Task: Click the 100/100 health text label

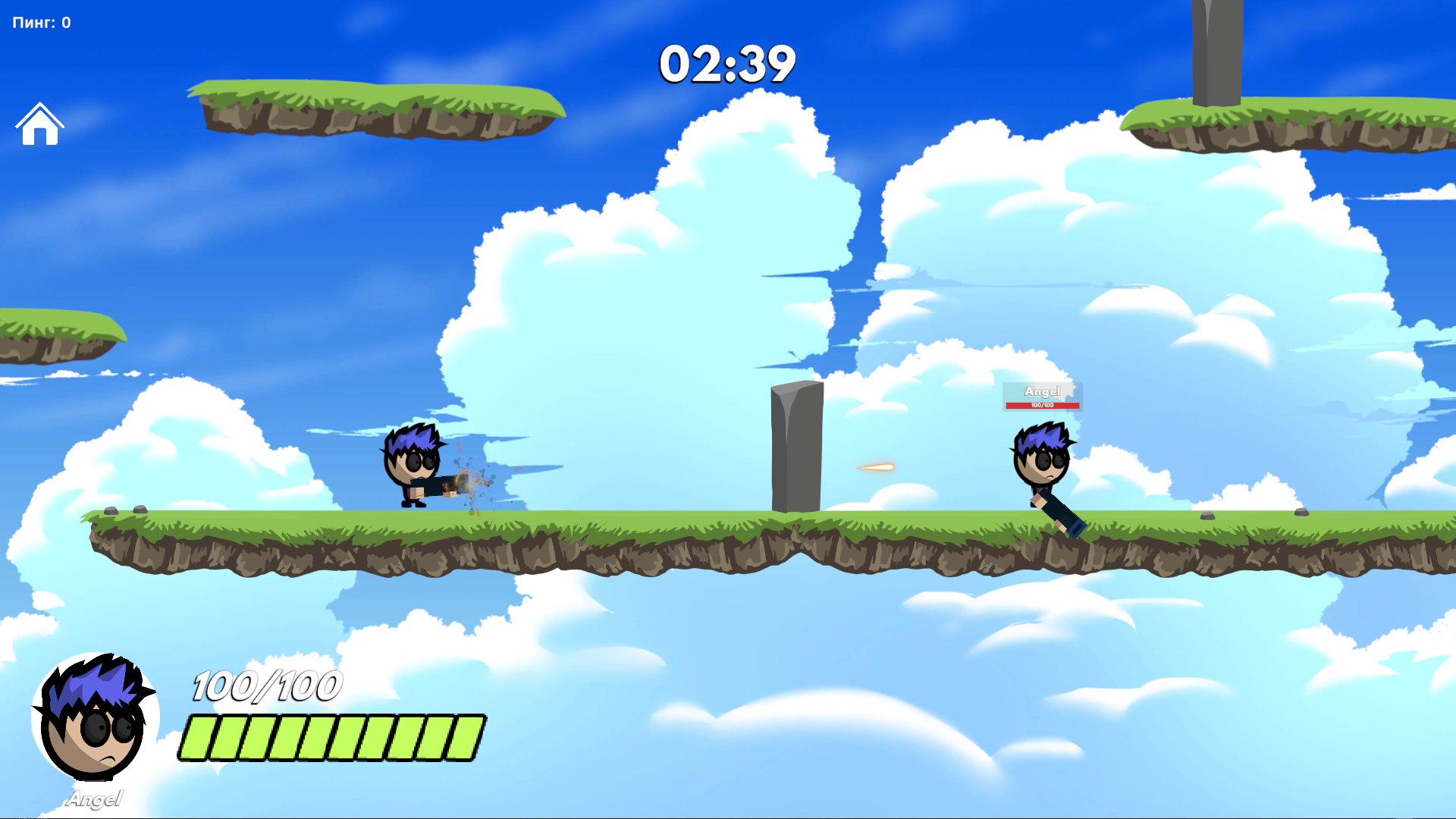Action: click(264, 686)
